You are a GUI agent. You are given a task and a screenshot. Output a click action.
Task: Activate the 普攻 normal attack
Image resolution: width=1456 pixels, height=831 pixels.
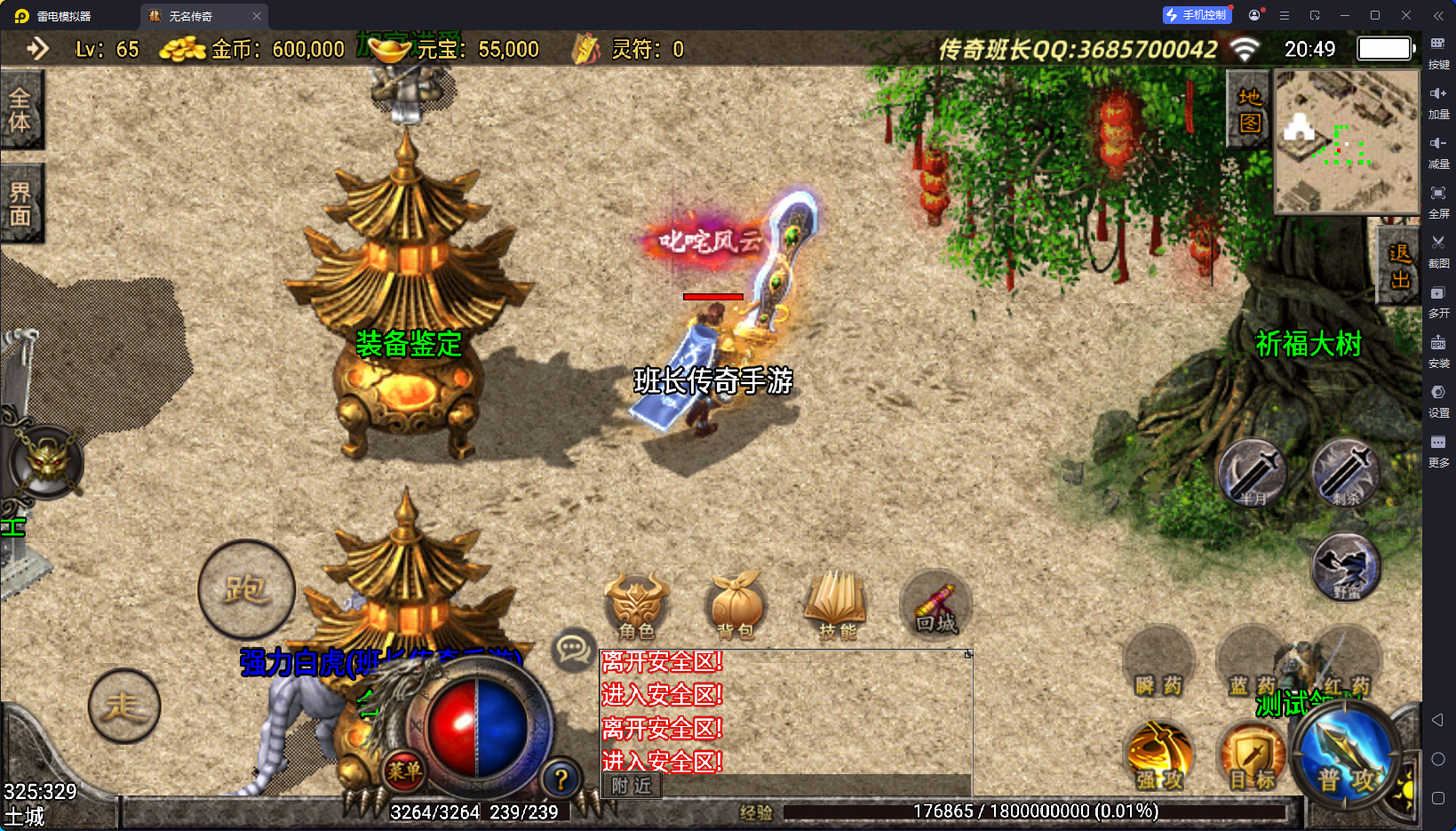[1346, 758]
